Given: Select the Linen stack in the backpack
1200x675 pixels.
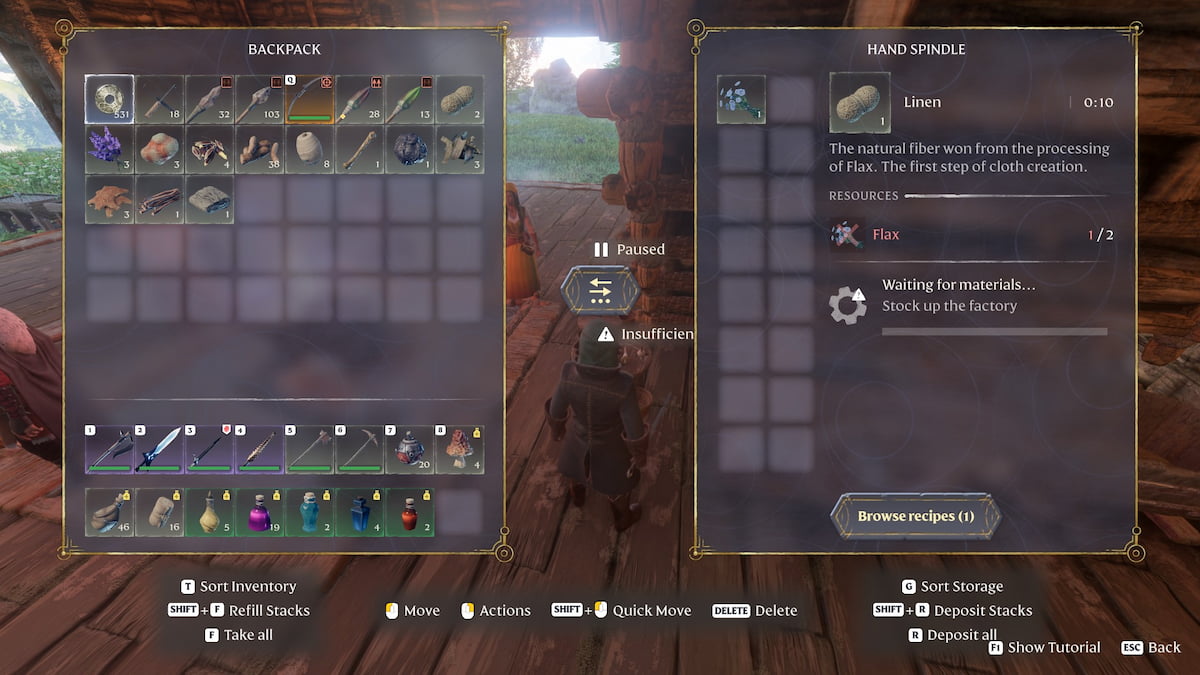Looking at the screenshot, I should (x=459, y=99).
